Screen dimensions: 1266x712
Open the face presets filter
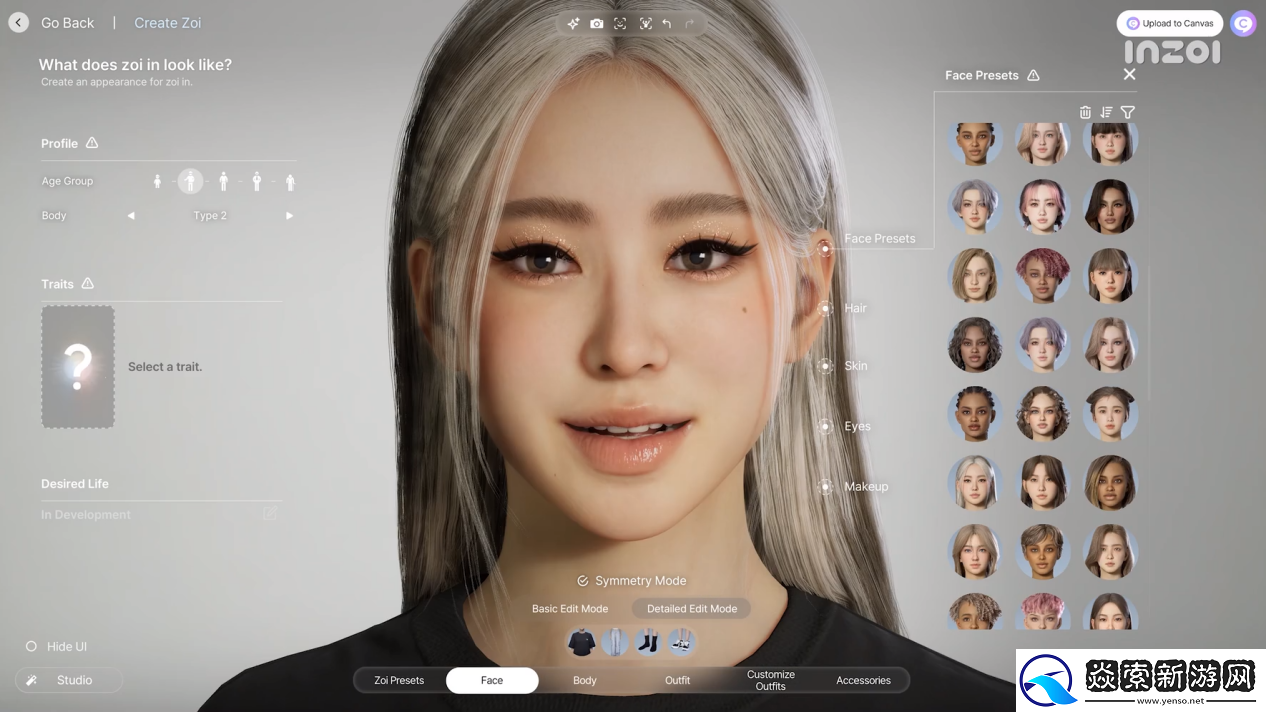(x=1128, y=112)
